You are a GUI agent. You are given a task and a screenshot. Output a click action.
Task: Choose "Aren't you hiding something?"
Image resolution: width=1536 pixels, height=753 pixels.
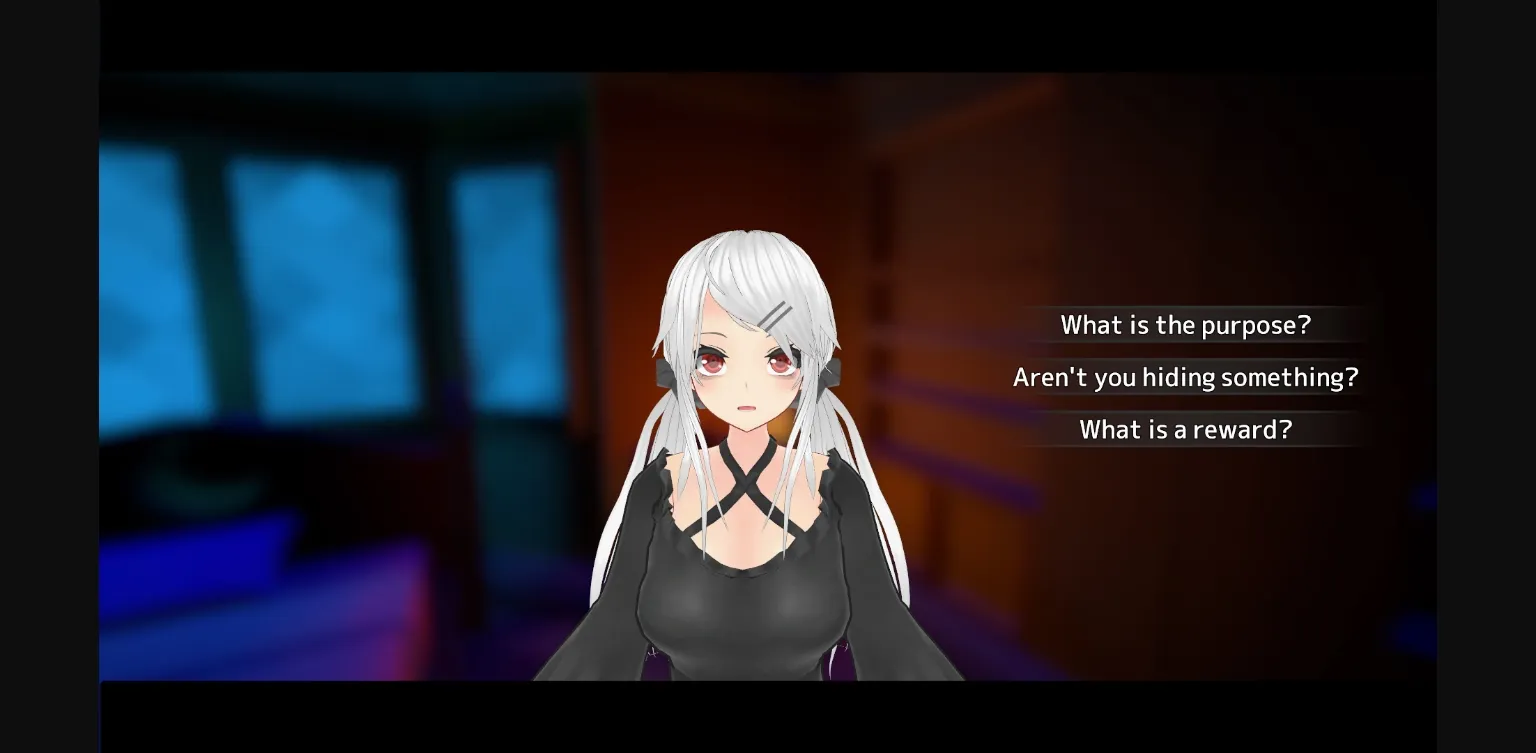coord(1186,377)
